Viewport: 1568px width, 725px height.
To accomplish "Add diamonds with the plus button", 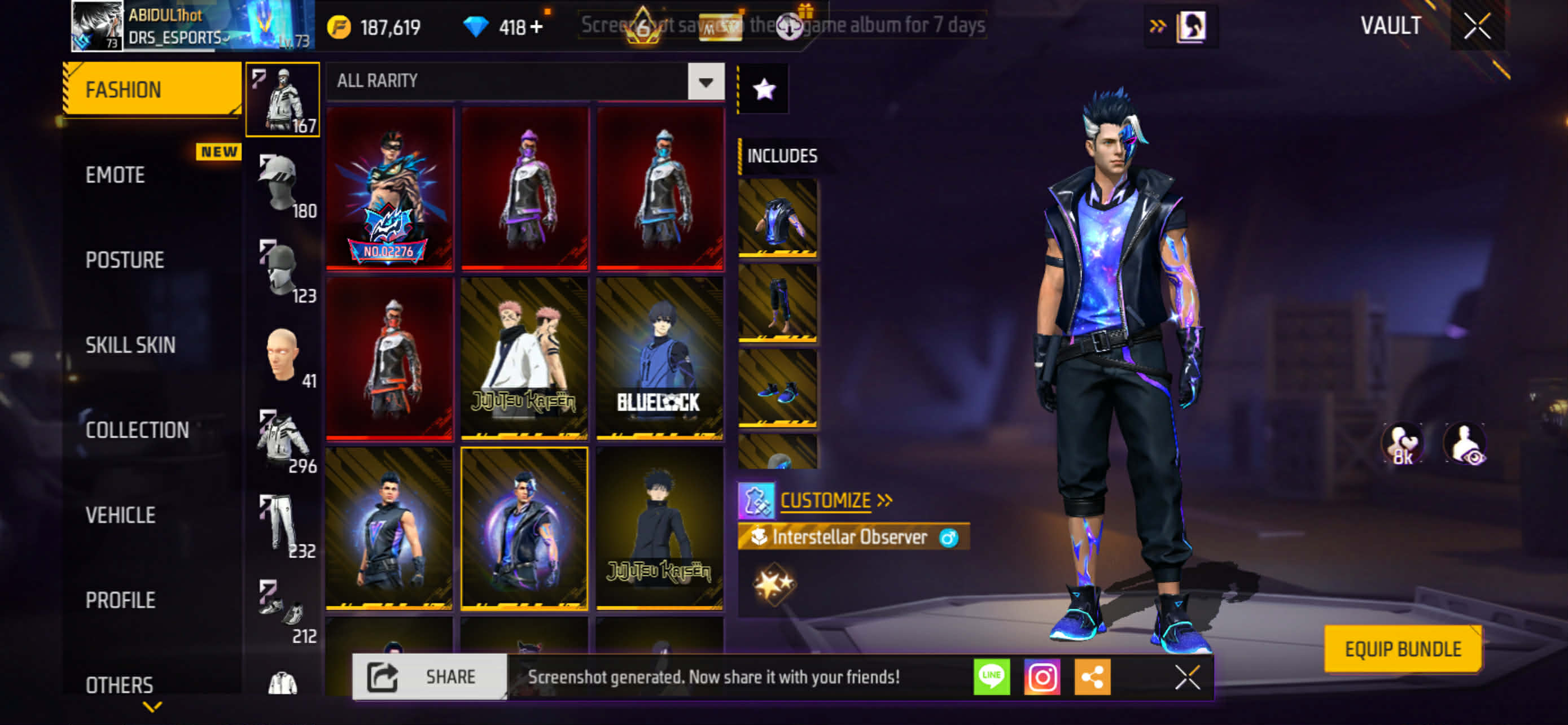I will pyautogui.click(x=536, y=28).
